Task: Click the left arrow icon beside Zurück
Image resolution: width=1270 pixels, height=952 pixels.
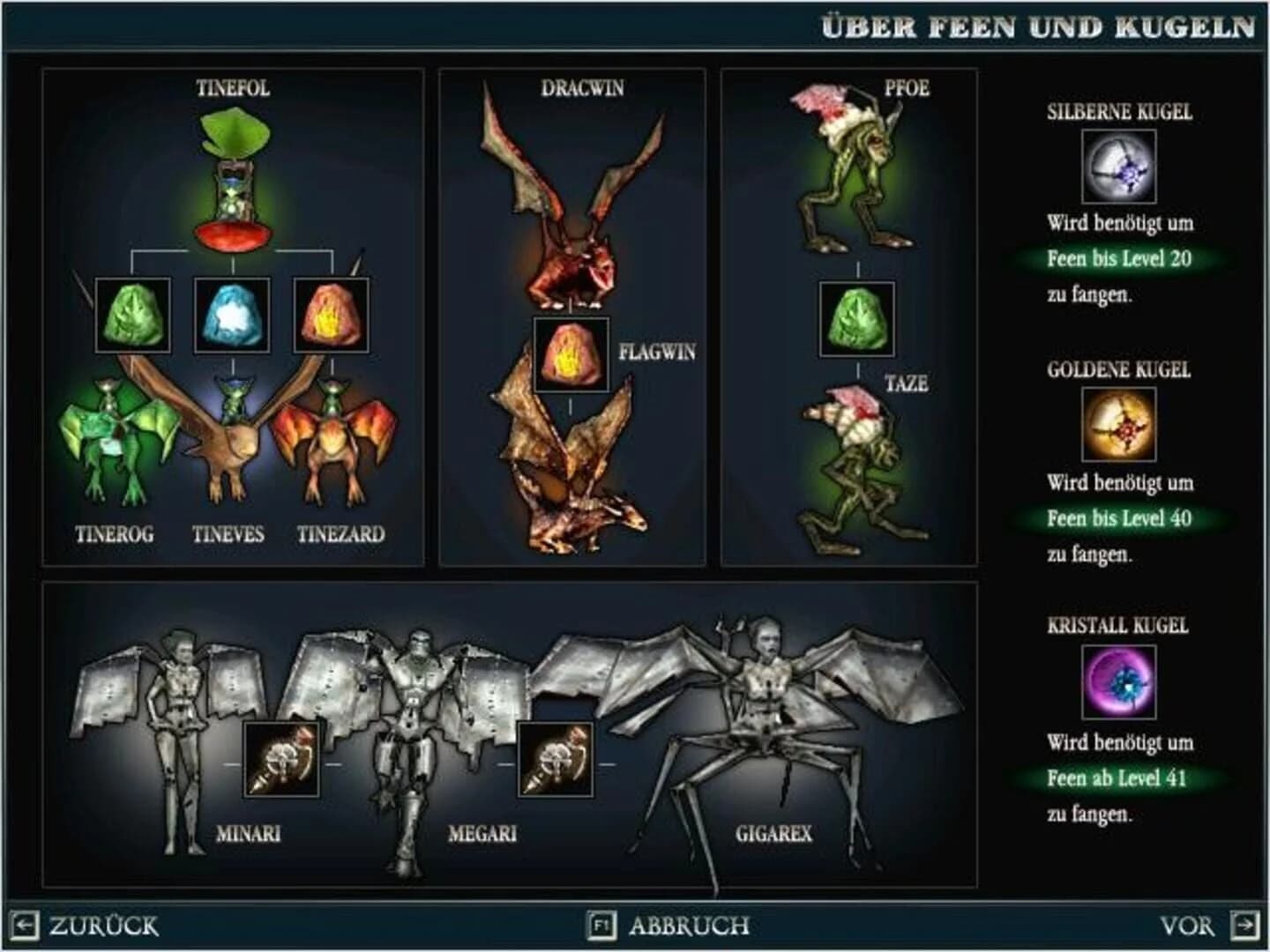Action: [x=26, y=926]
